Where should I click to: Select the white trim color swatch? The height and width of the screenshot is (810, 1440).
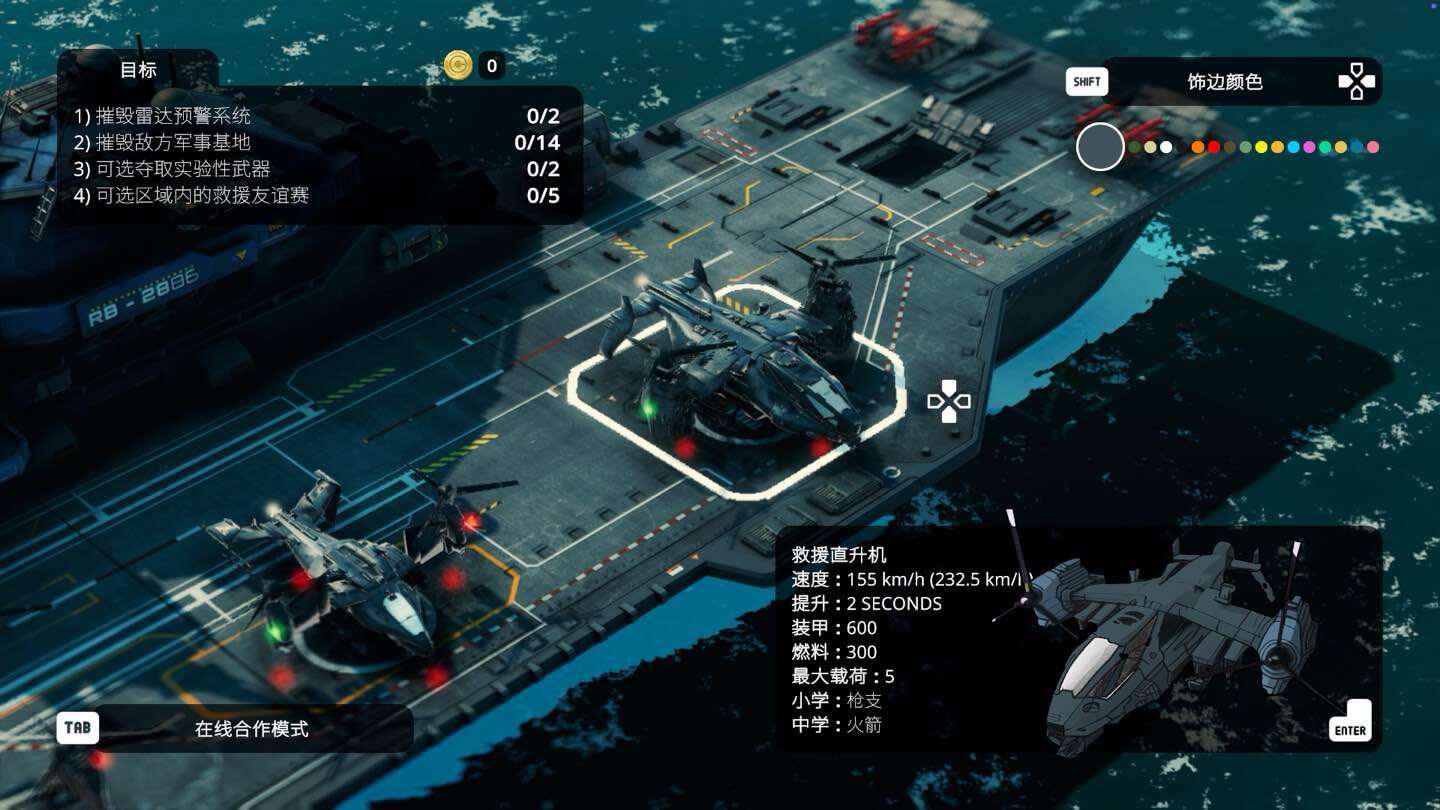coord(1166,148)
